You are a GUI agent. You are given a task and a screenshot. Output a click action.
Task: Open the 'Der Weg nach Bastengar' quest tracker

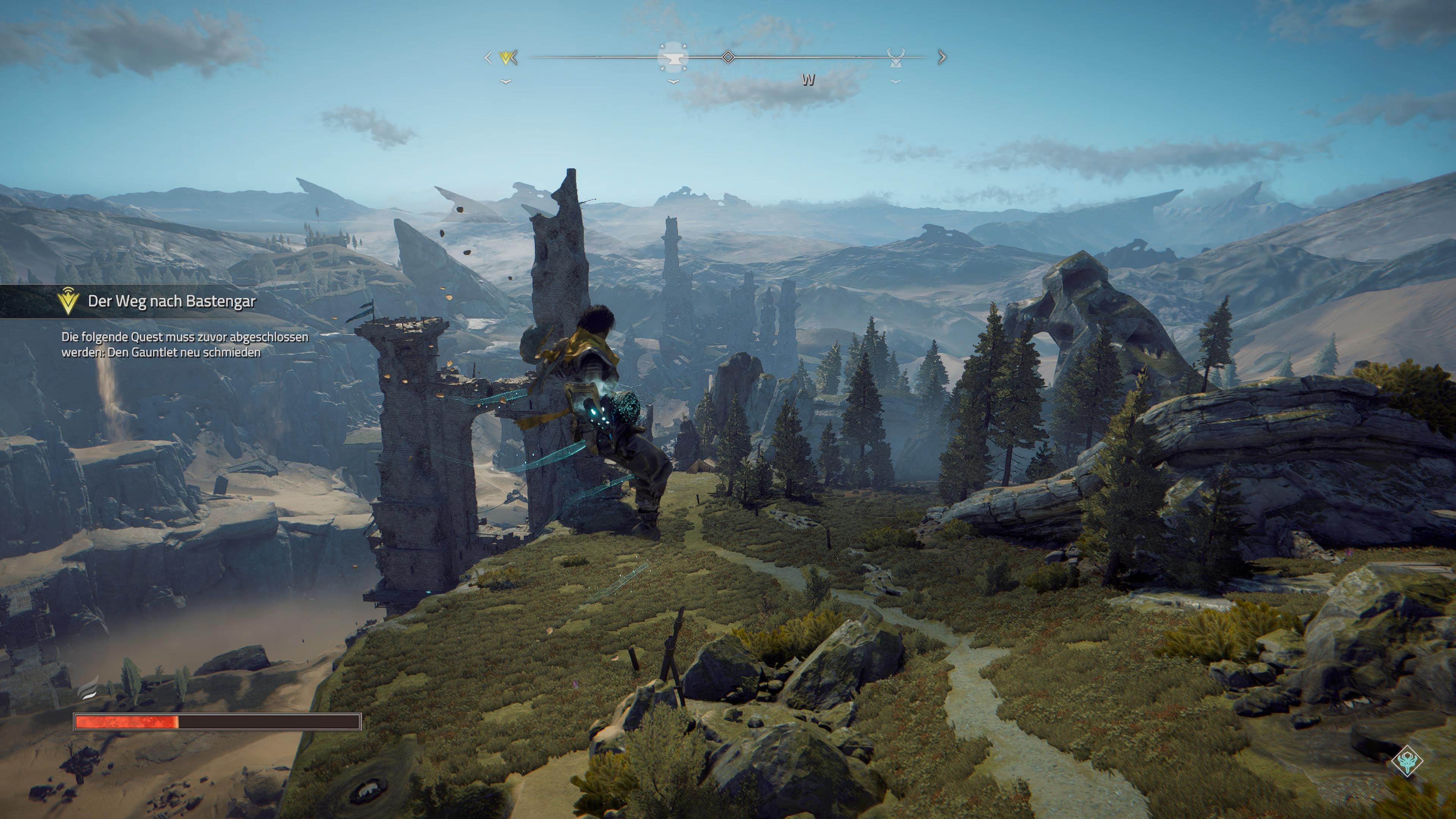click(x=171, y=301)
